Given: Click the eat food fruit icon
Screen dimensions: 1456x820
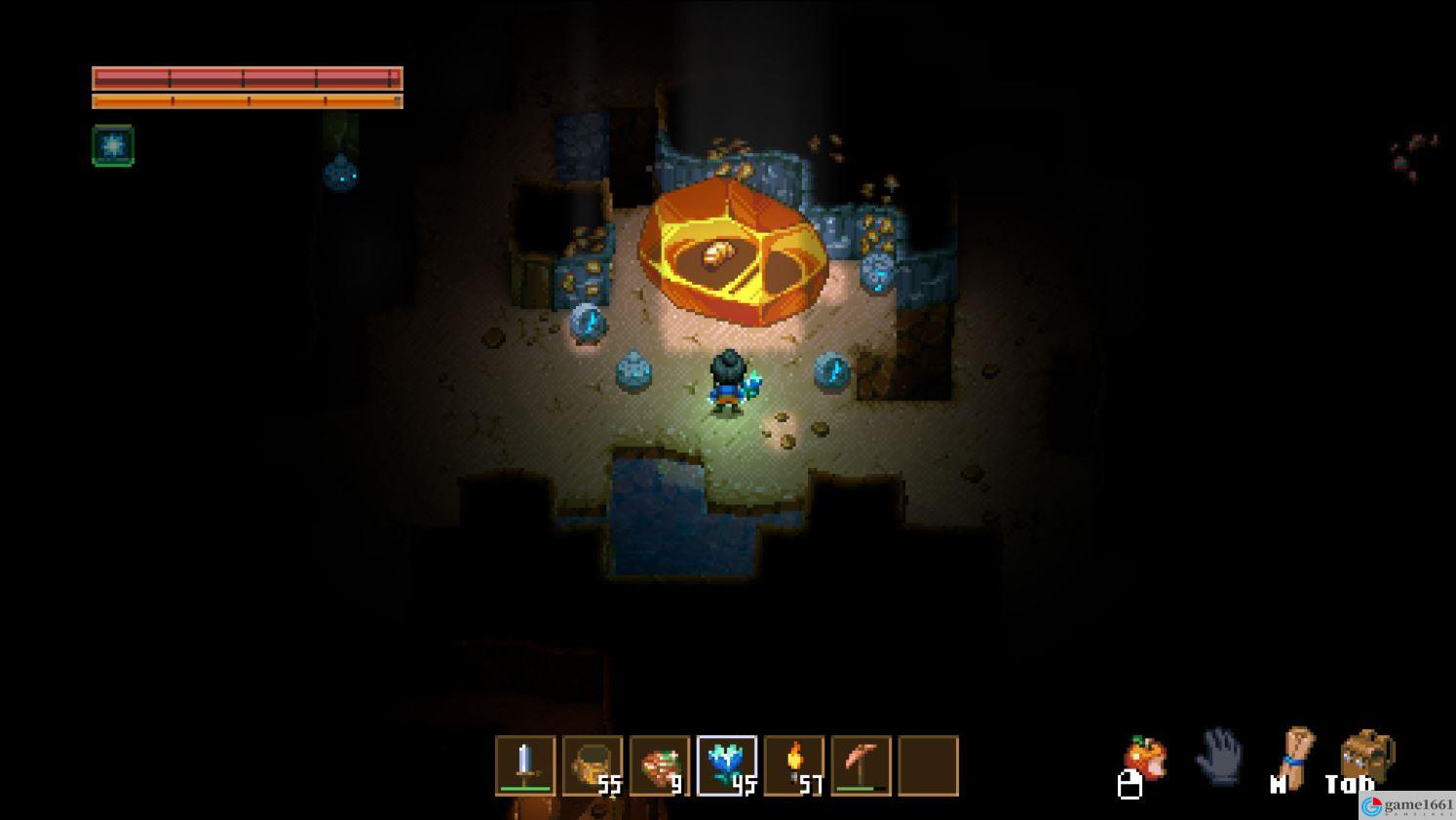Looking at the screenshot, I should 1146,758.
